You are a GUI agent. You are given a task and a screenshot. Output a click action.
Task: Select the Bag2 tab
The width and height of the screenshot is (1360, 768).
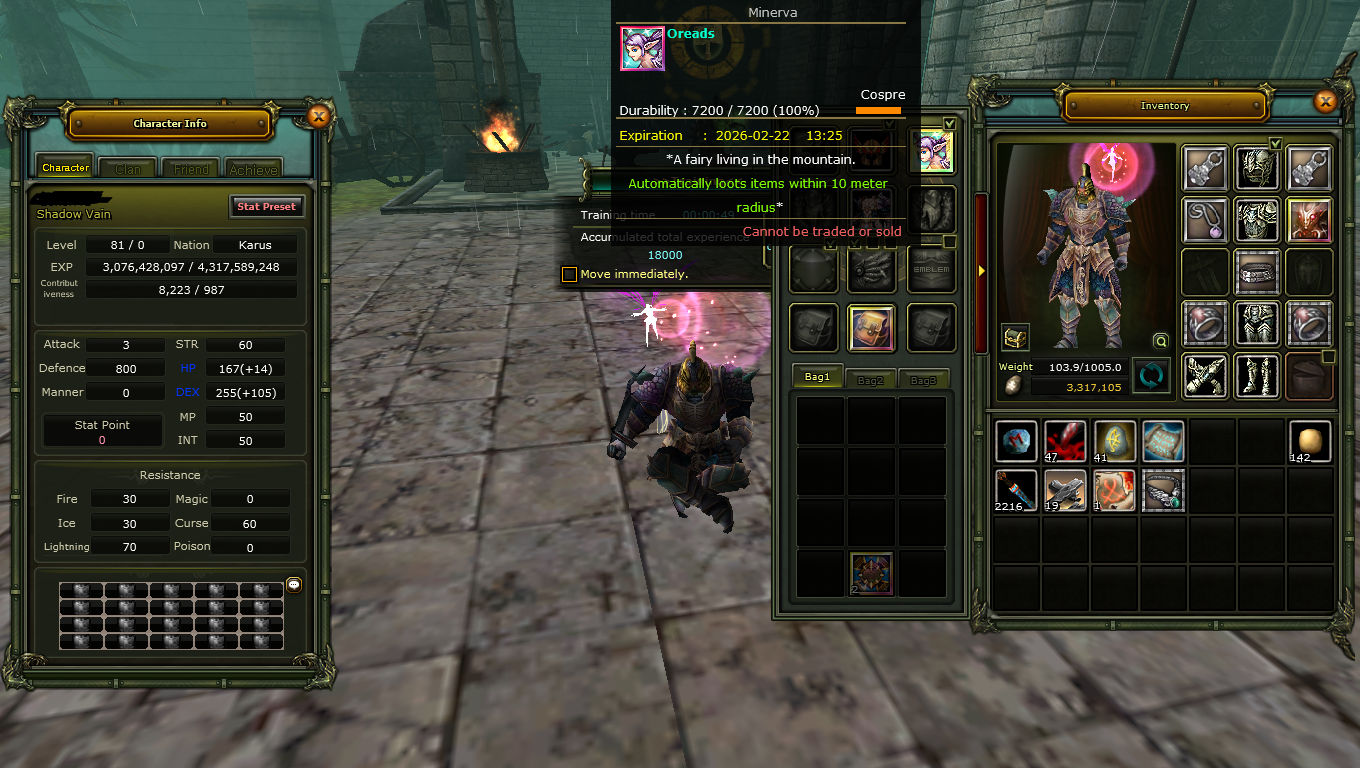pos(871,379)
